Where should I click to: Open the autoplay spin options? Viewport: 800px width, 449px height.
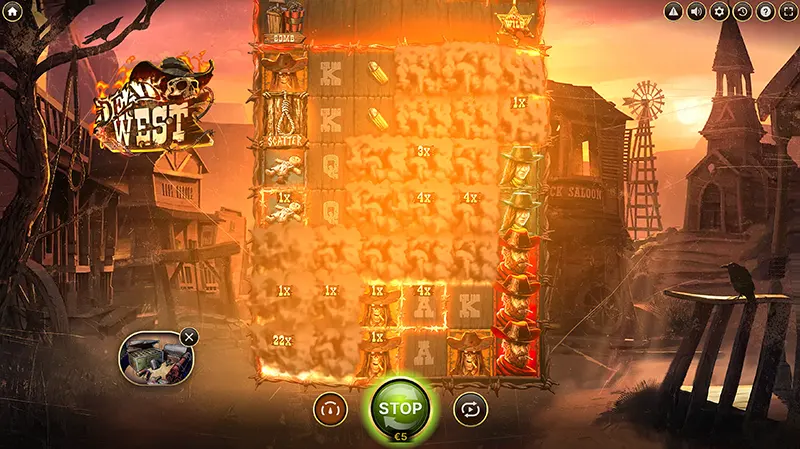click(469, 408)
